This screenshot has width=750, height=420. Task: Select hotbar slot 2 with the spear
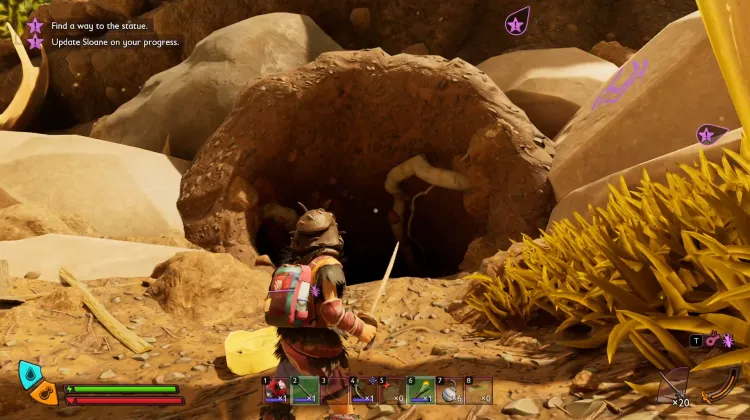point(305,389)
